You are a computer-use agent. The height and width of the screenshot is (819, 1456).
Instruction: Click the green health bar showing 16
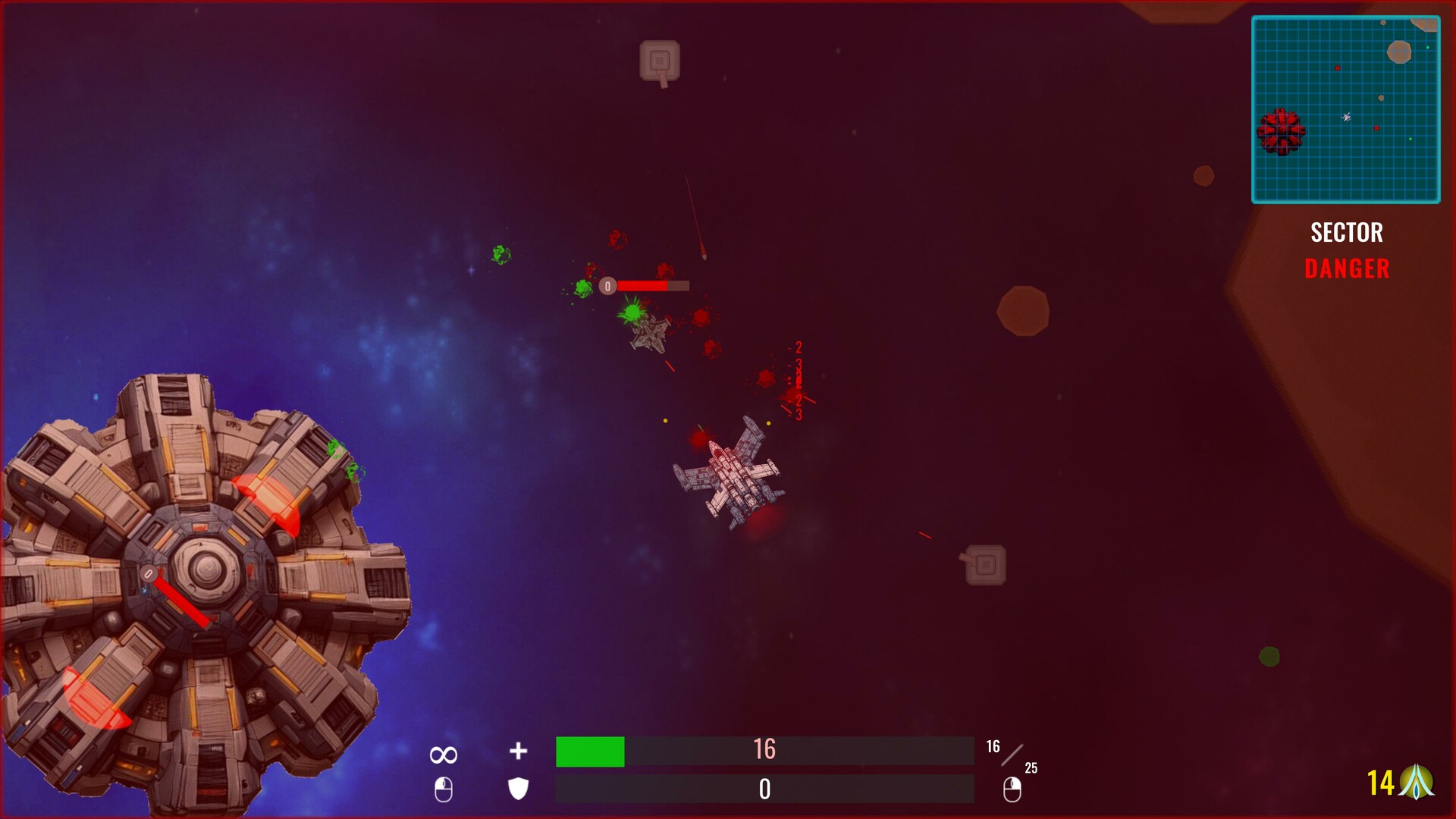click(590, 752)
